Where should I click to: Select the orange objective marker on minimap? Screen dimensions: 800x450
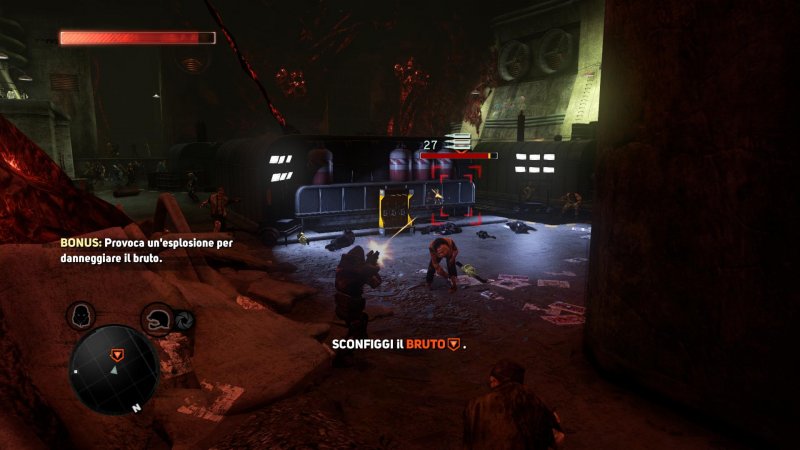(117, 354)
